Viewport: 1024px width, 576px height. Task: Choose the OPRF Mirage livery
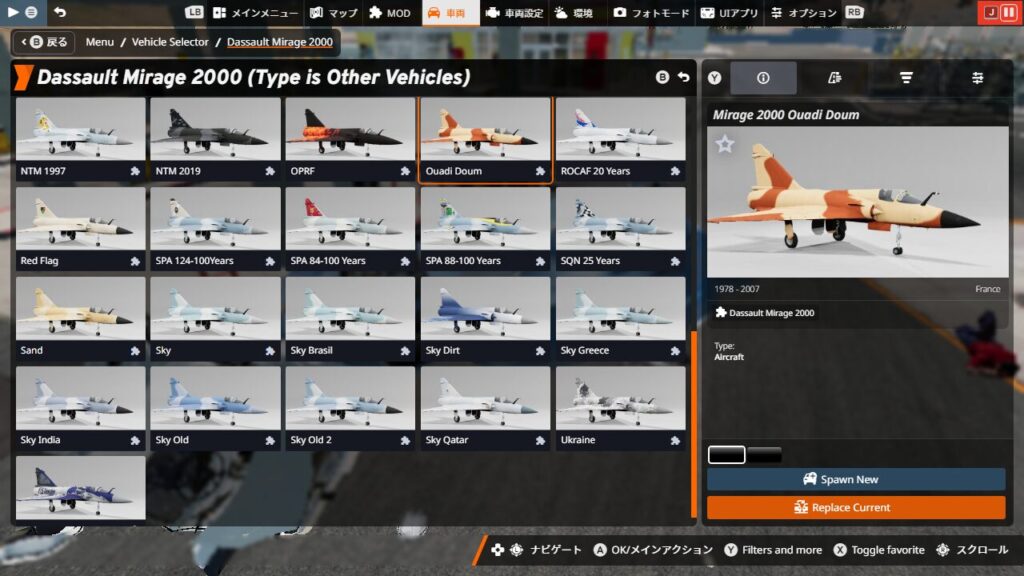tap(350, 139)
